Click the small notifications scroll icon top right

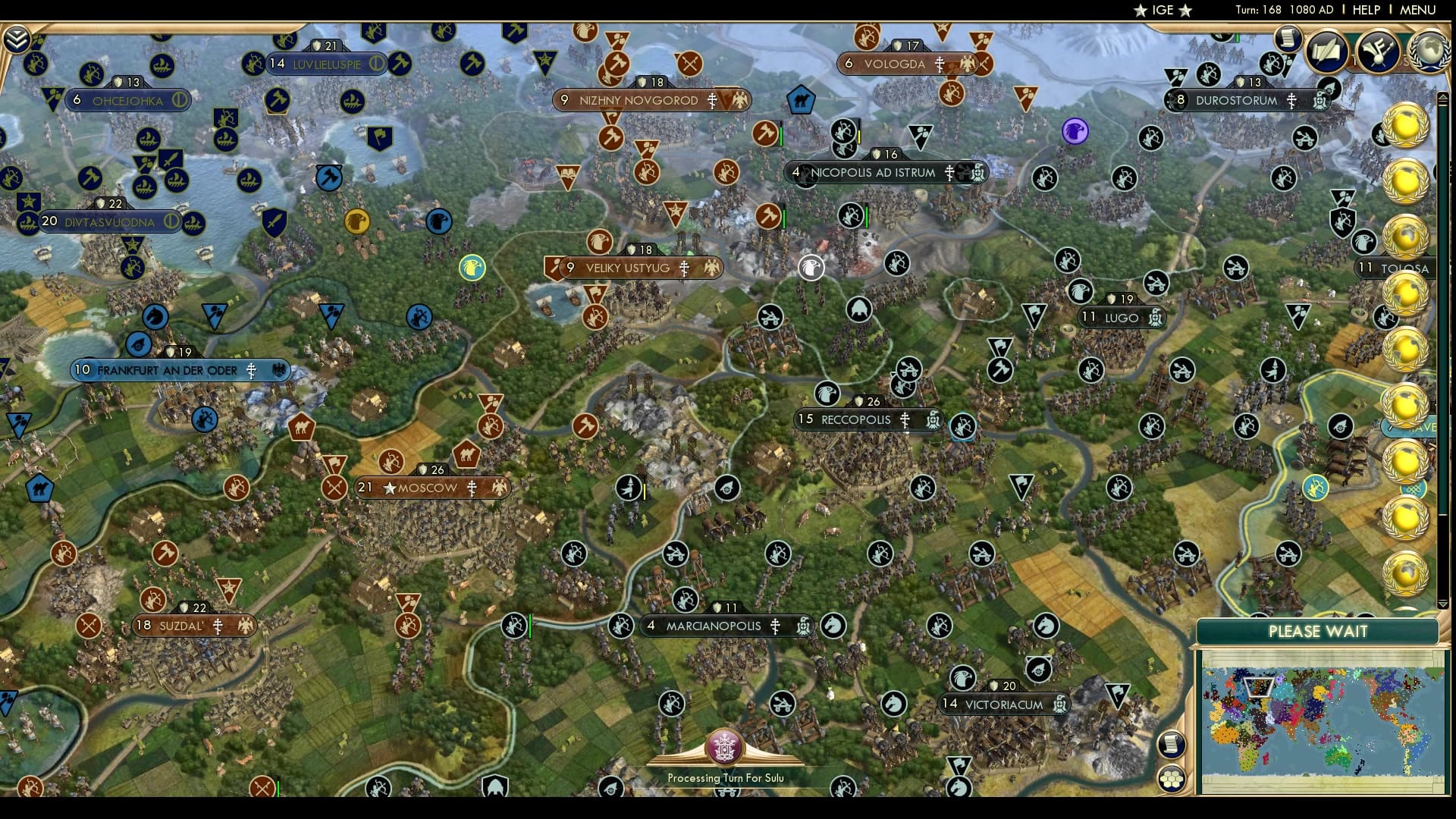coord(1287,38)
